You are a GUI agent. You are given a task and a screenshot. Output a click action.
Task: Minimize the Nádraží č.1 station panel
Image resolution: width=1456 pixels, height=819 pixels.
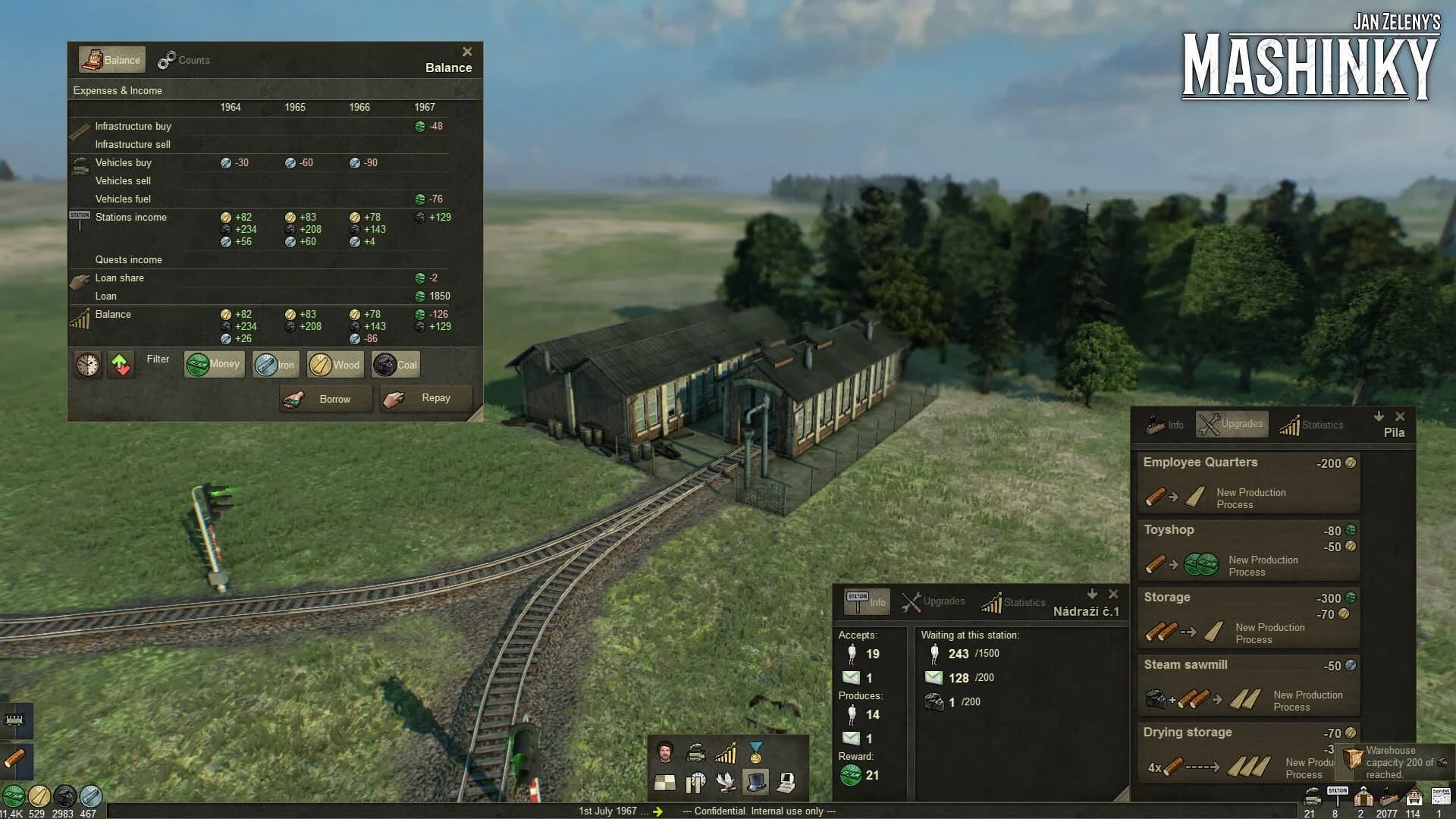1092,594
